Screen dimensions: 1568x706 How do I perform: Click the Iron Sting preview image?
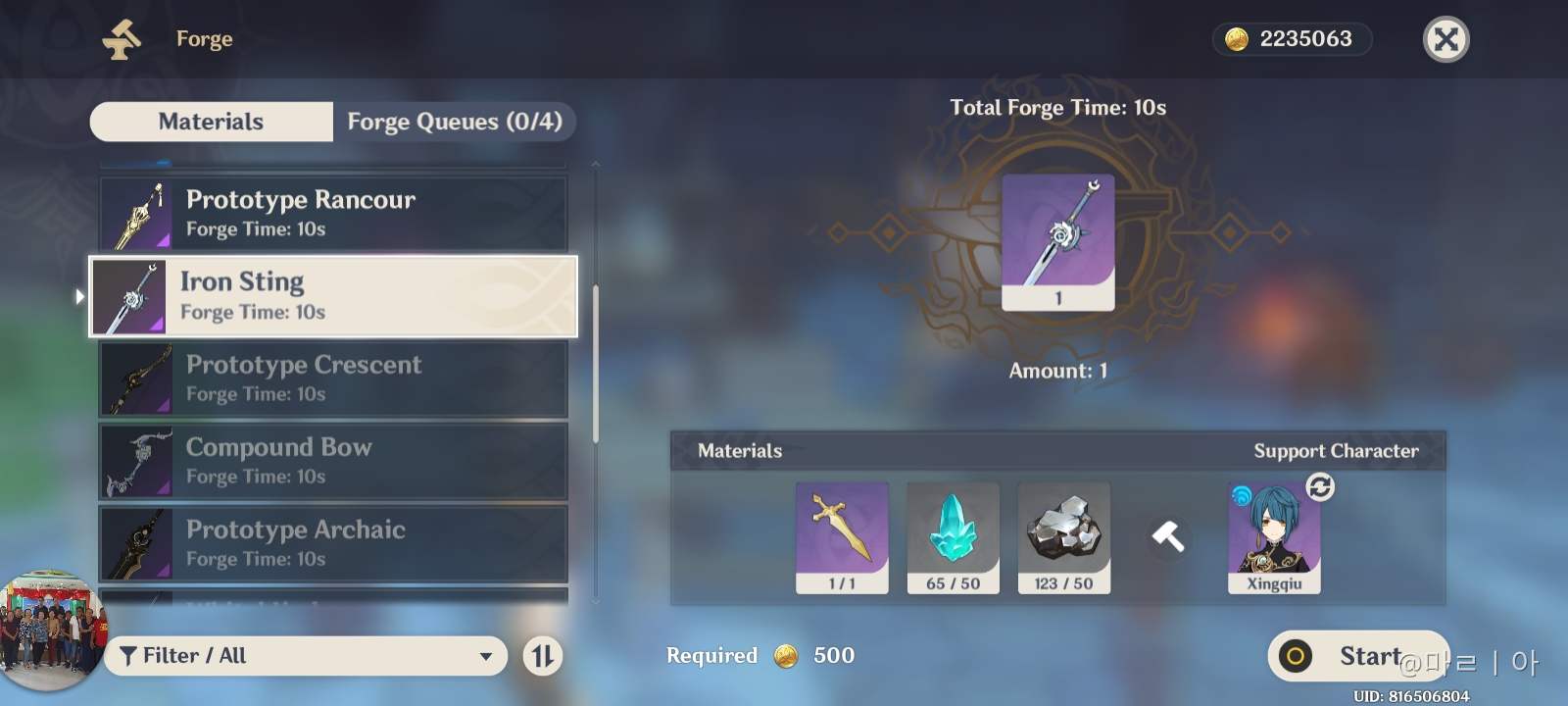pos(1057,240)
